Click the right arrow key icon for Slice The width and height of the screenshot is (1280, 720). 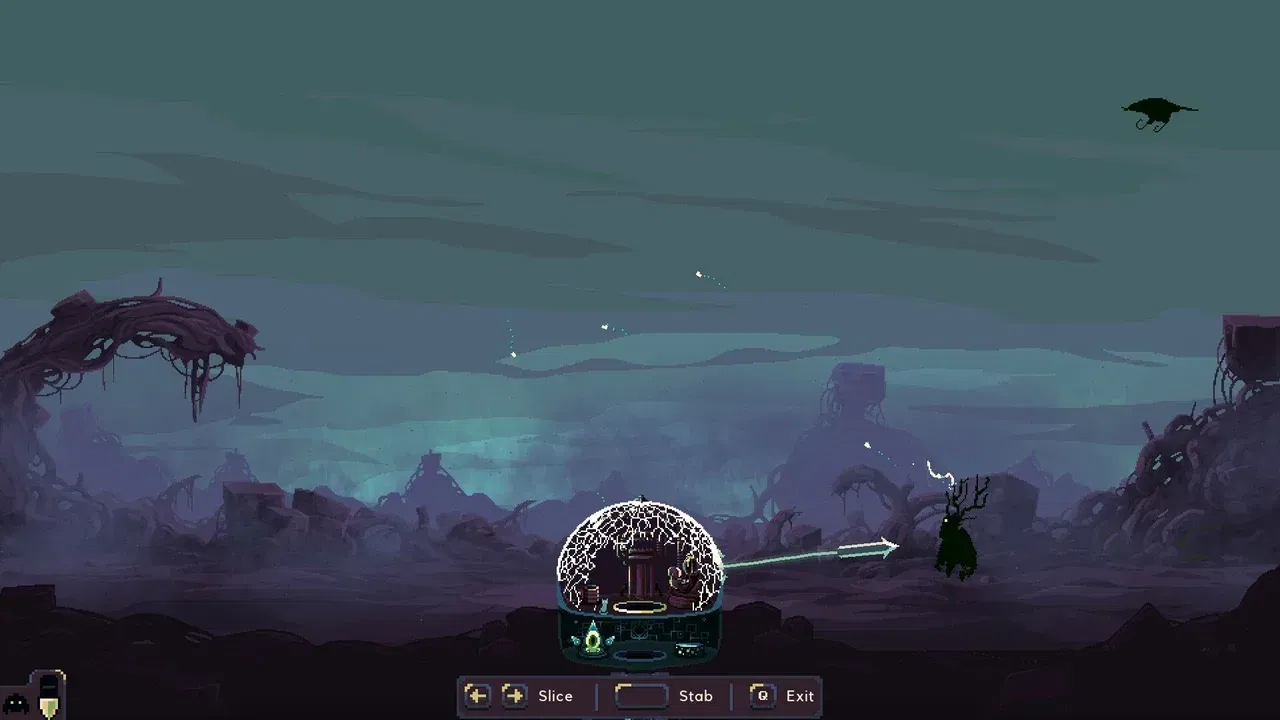[513, 695]
